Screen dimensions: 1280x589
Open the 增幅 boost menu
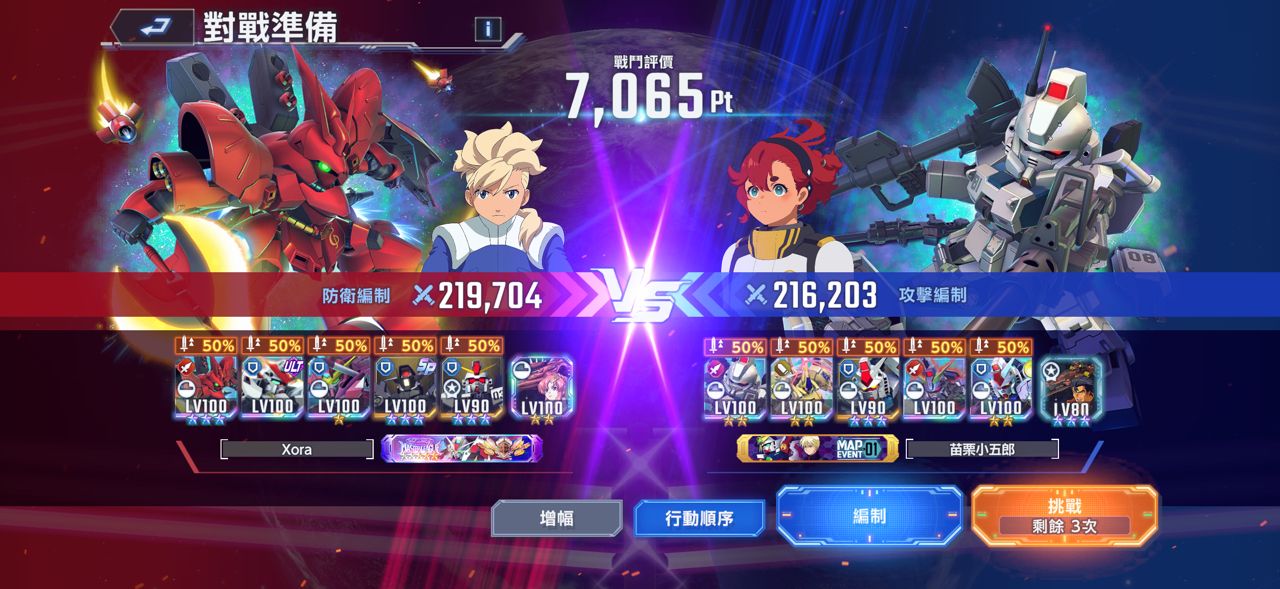[556, 518]
